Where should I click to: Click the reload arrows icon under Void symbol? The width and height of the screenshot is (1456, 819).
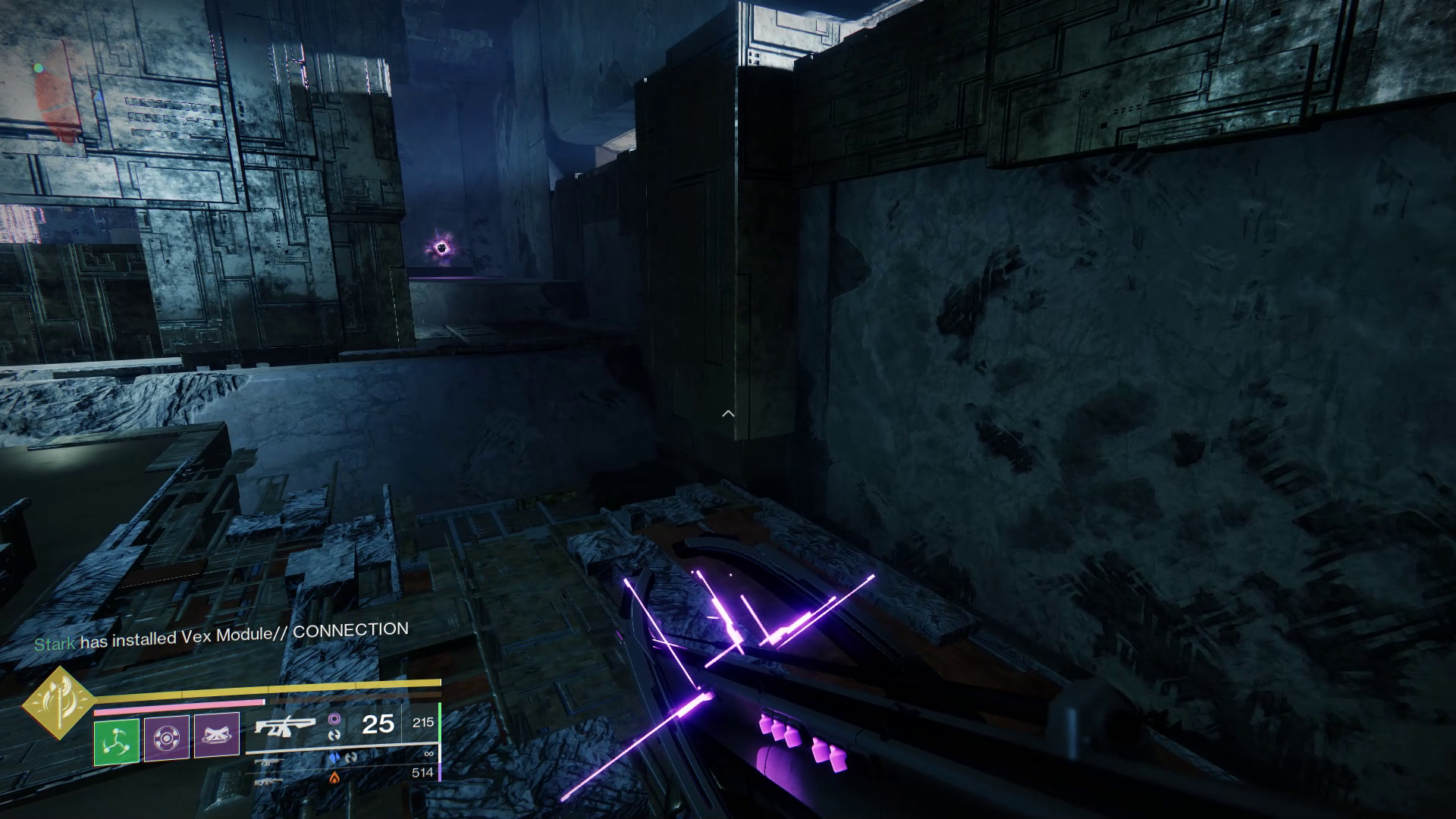pyautogui.click(x=336, y=735)
